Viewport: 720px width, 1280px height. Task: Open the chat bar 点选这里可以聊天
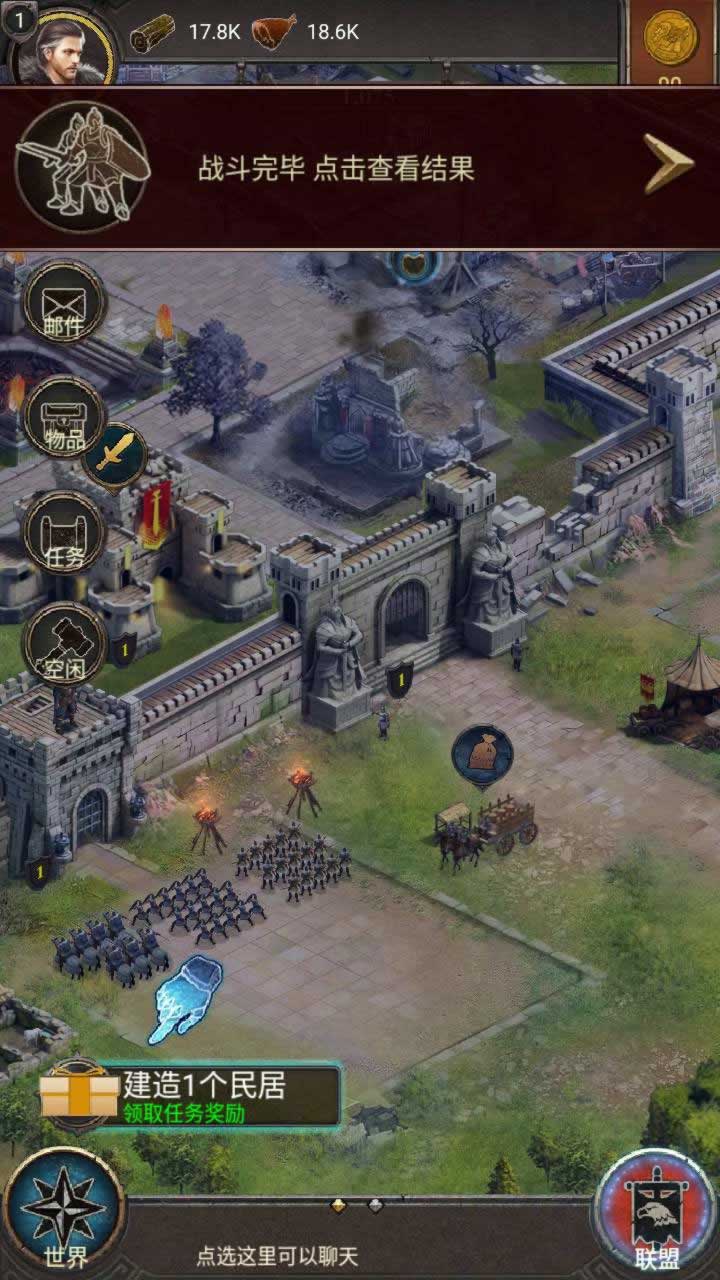click(x=277, y=1256)
